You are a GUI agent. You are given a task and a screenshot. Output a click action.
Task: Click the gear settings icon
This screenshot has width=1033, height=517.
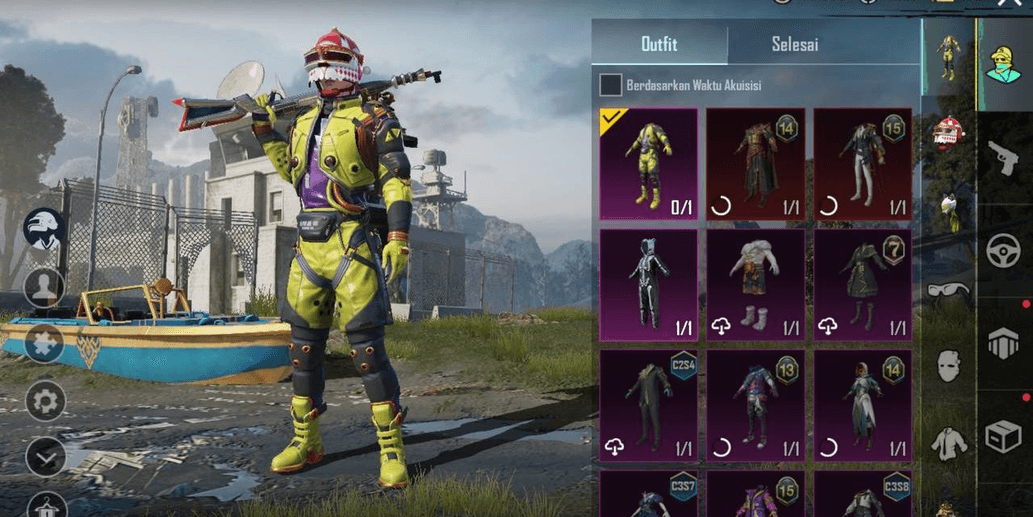[x=45, y=401]
